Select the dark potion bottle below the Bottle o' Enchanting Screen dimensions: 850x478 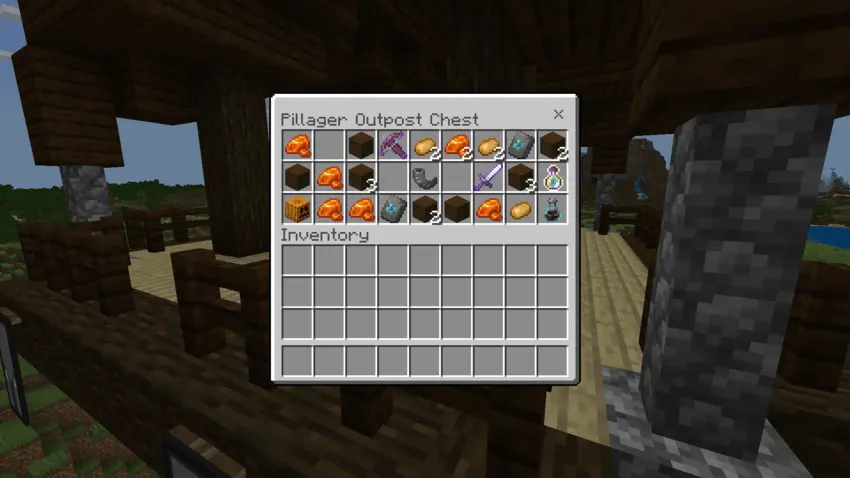pos(552,210)
